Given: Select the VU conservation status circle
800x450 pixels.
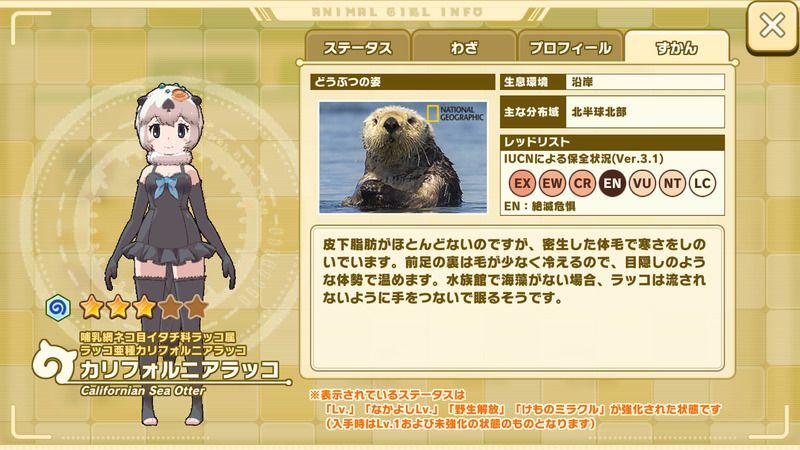Looking at the screenshot, I should tap(643, 183).
